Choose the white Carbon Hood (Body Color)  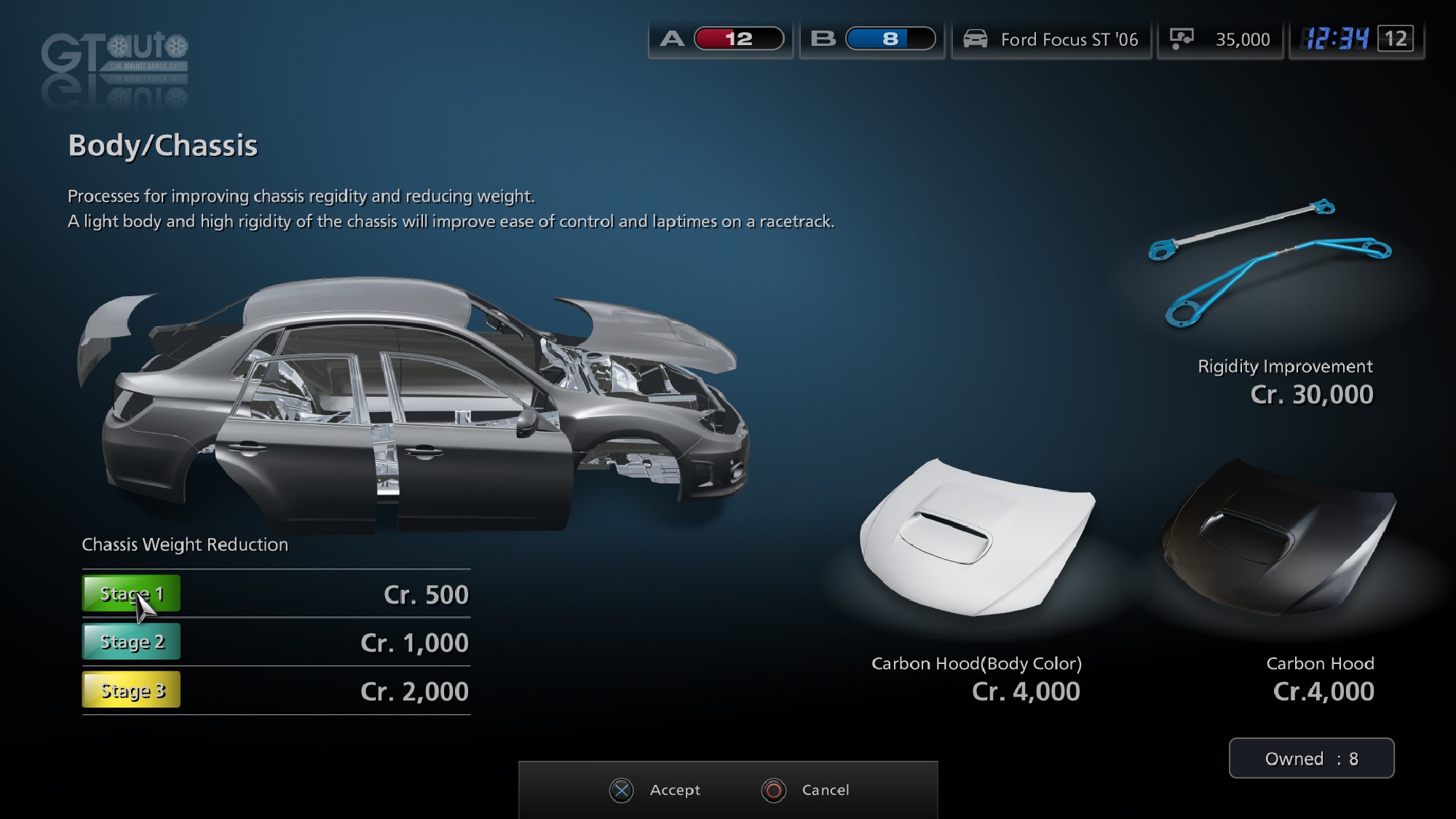[x=977, y=540]
